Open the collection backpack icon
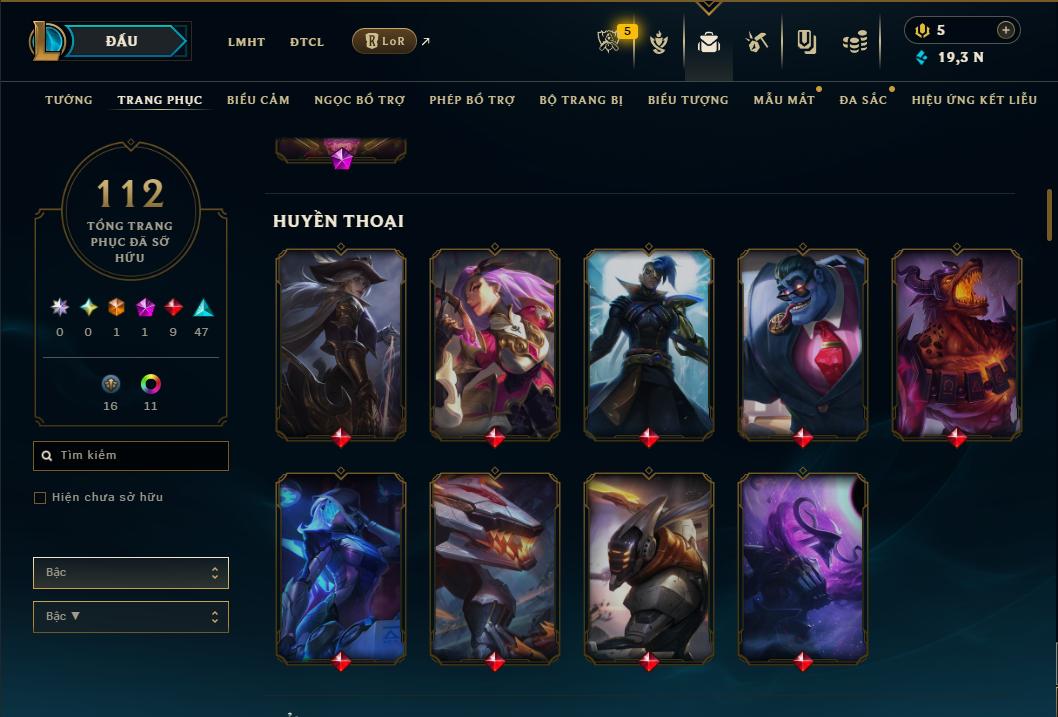Image resolution: width=1058 pixels, height=717 pixels. point(709,42)
